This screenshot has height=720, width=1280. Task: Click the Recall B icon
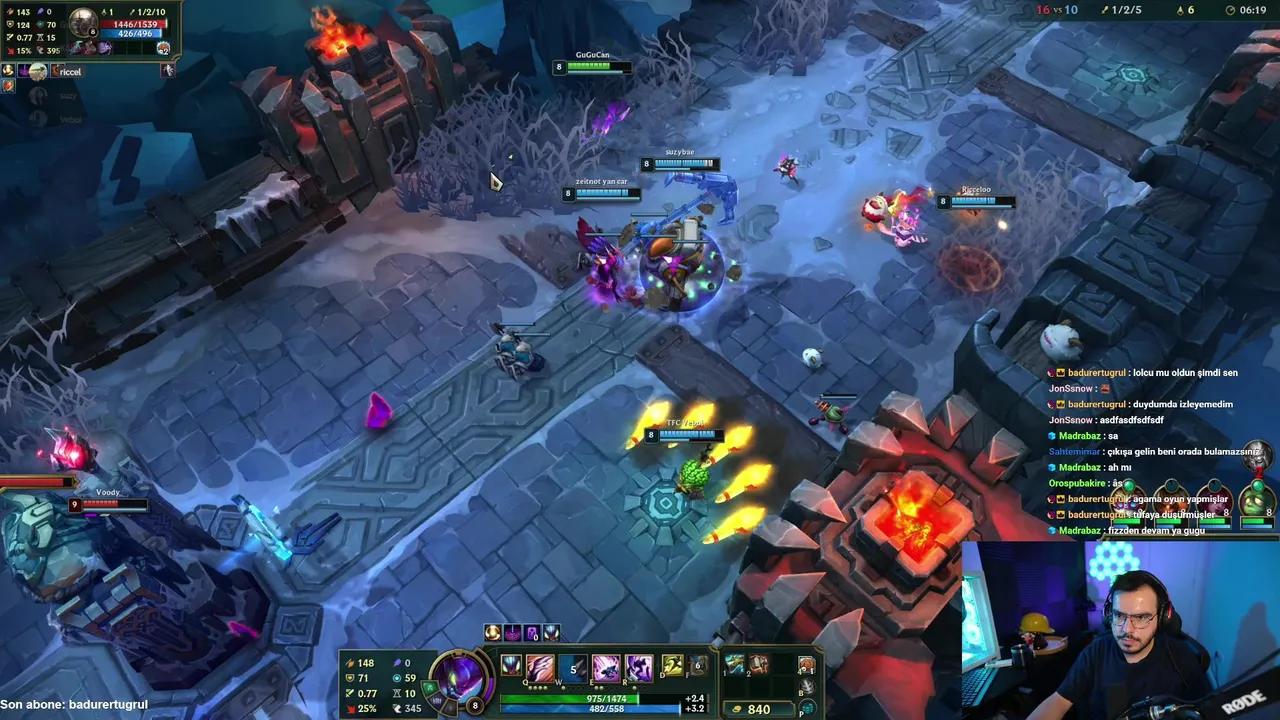pos(807,687)
